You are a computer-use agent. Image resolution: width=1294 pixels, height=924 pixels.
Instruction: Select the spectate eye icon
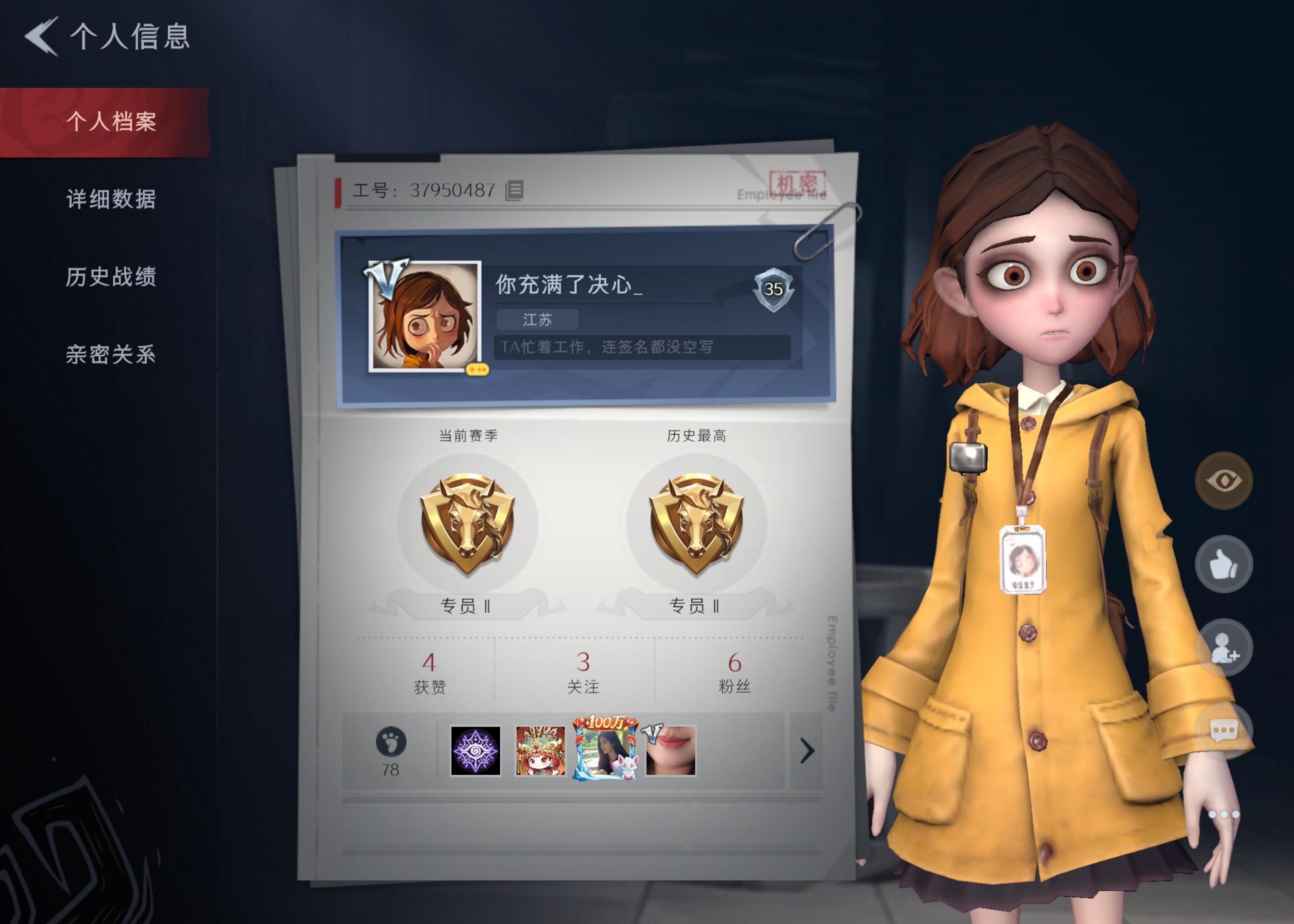(1222, 481)
